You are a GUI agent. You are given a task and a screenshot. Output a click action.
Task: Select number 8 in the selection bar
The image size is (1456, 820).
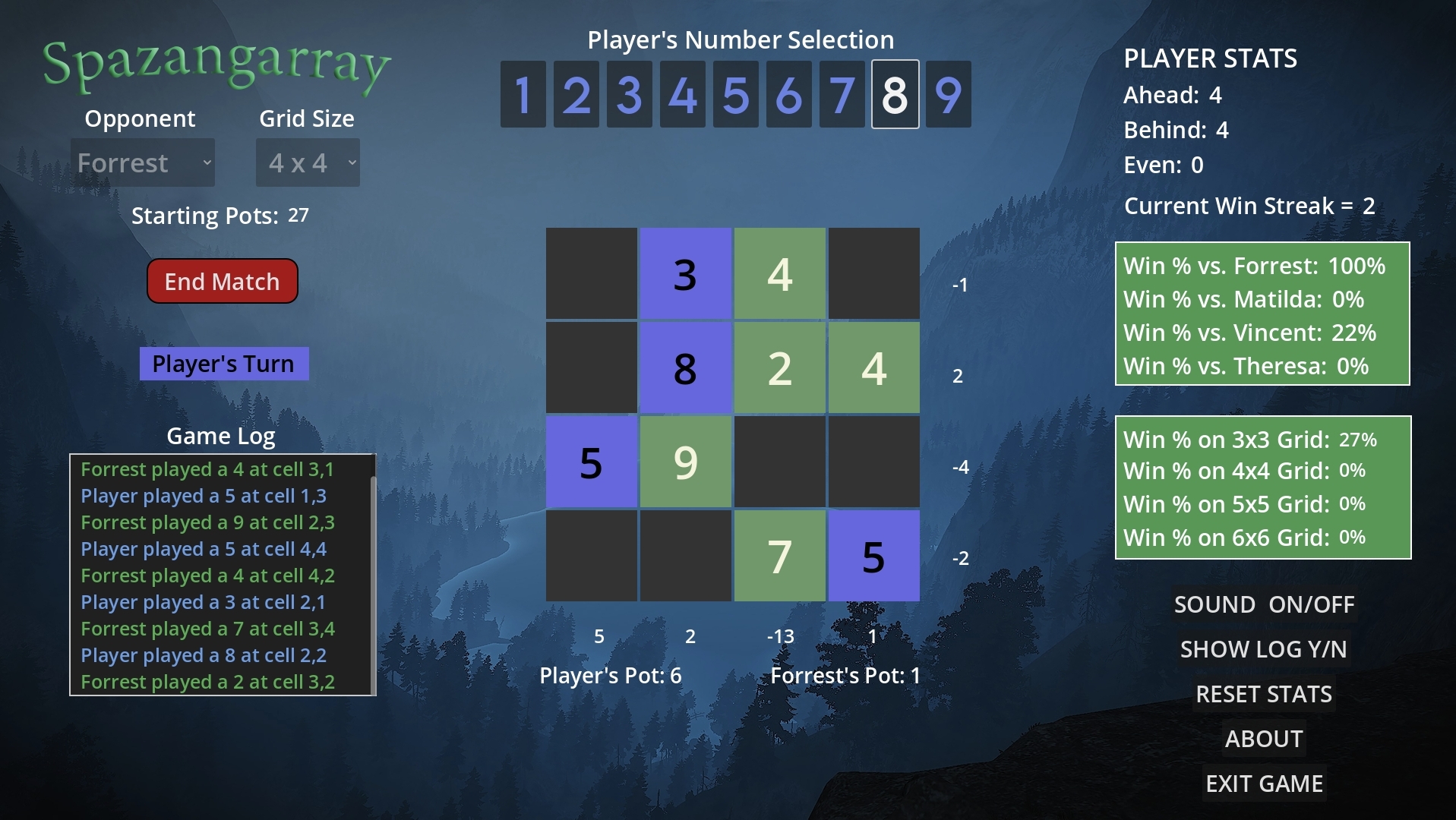pyautogui.click(x=895, y=94)
